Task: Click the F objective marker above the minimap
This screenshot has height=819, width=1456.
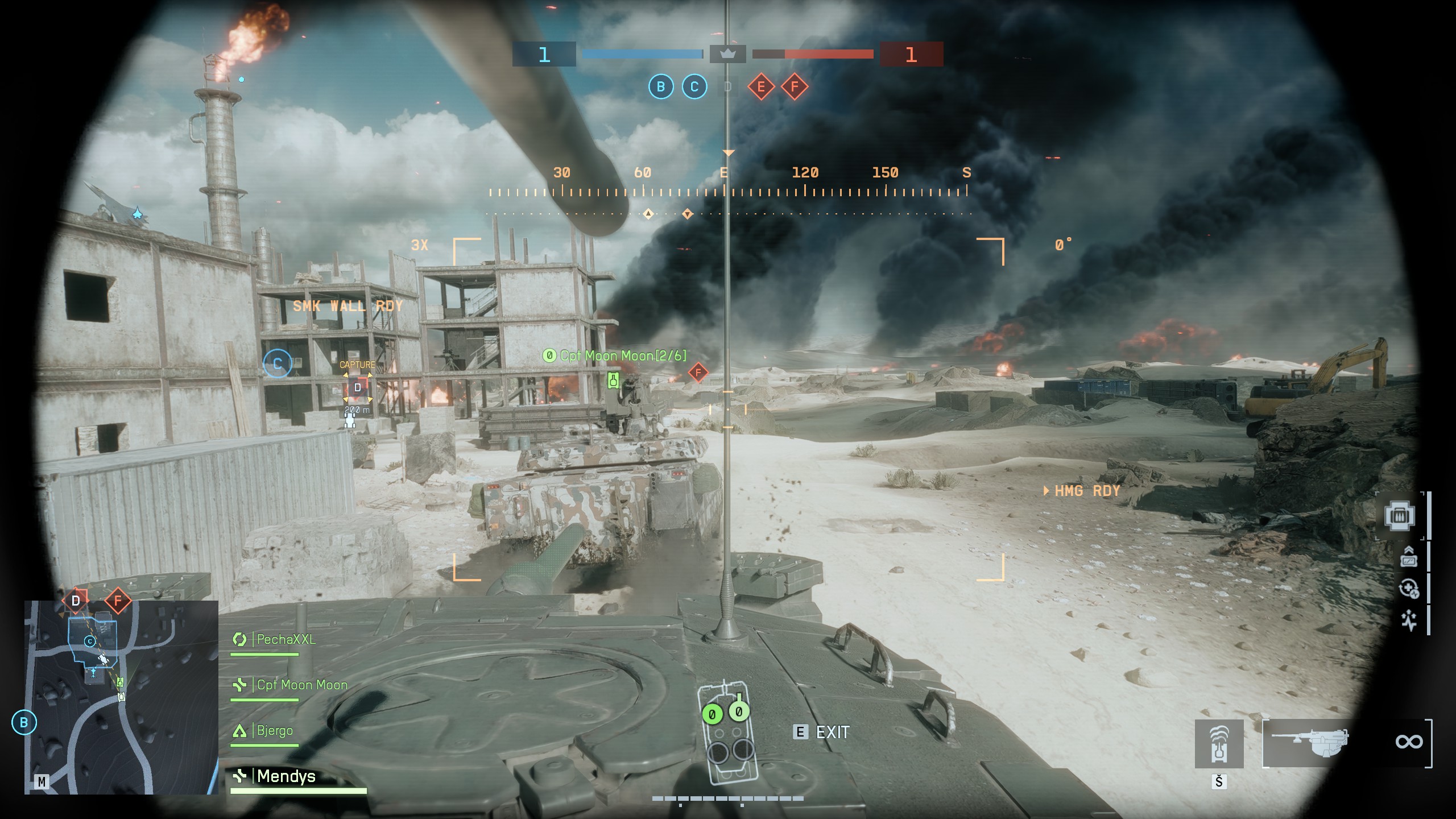Action: click(118, 601)
